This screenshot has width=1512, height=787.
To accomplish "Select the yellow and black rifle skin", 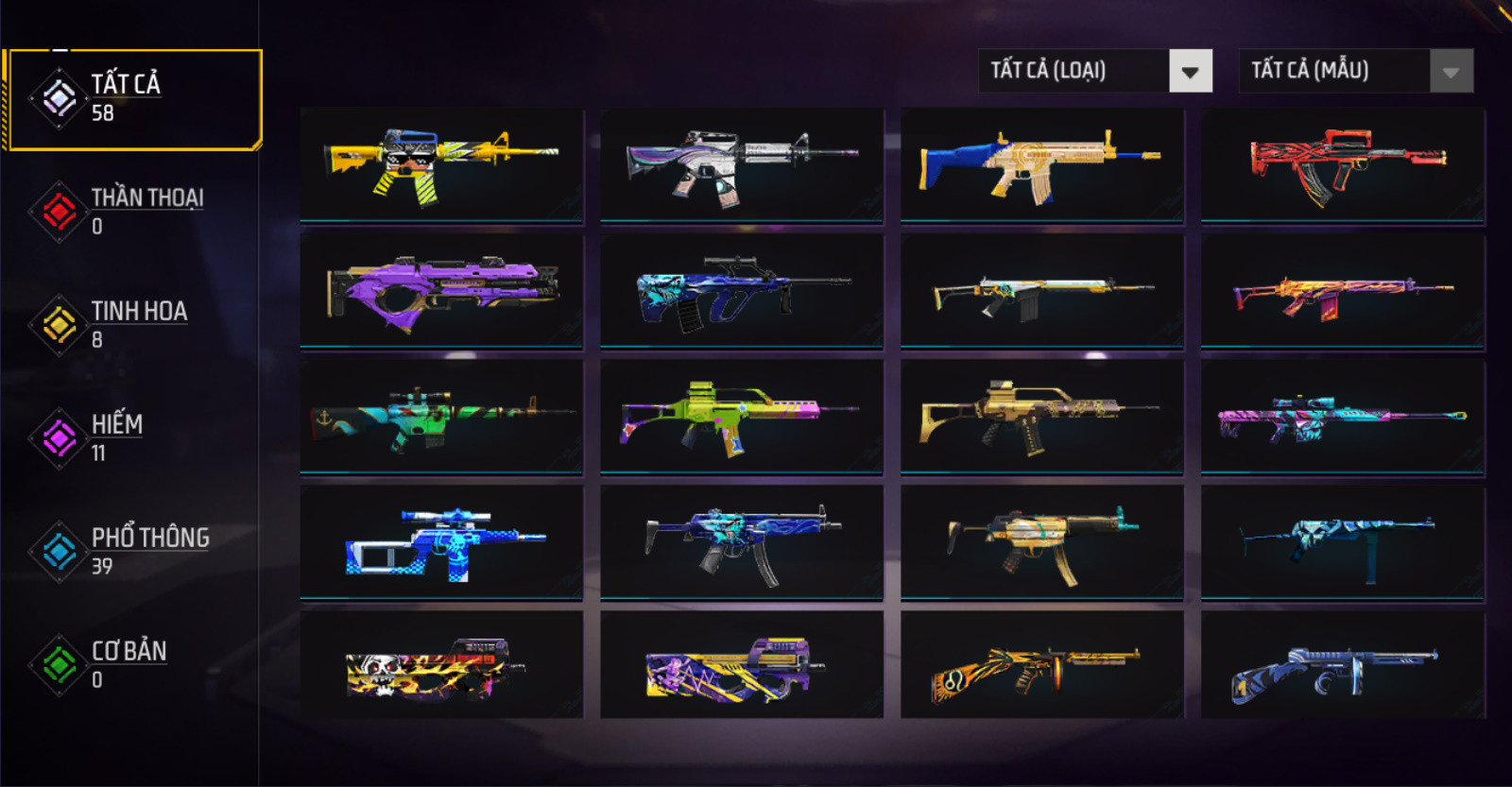I will point(441,165).
